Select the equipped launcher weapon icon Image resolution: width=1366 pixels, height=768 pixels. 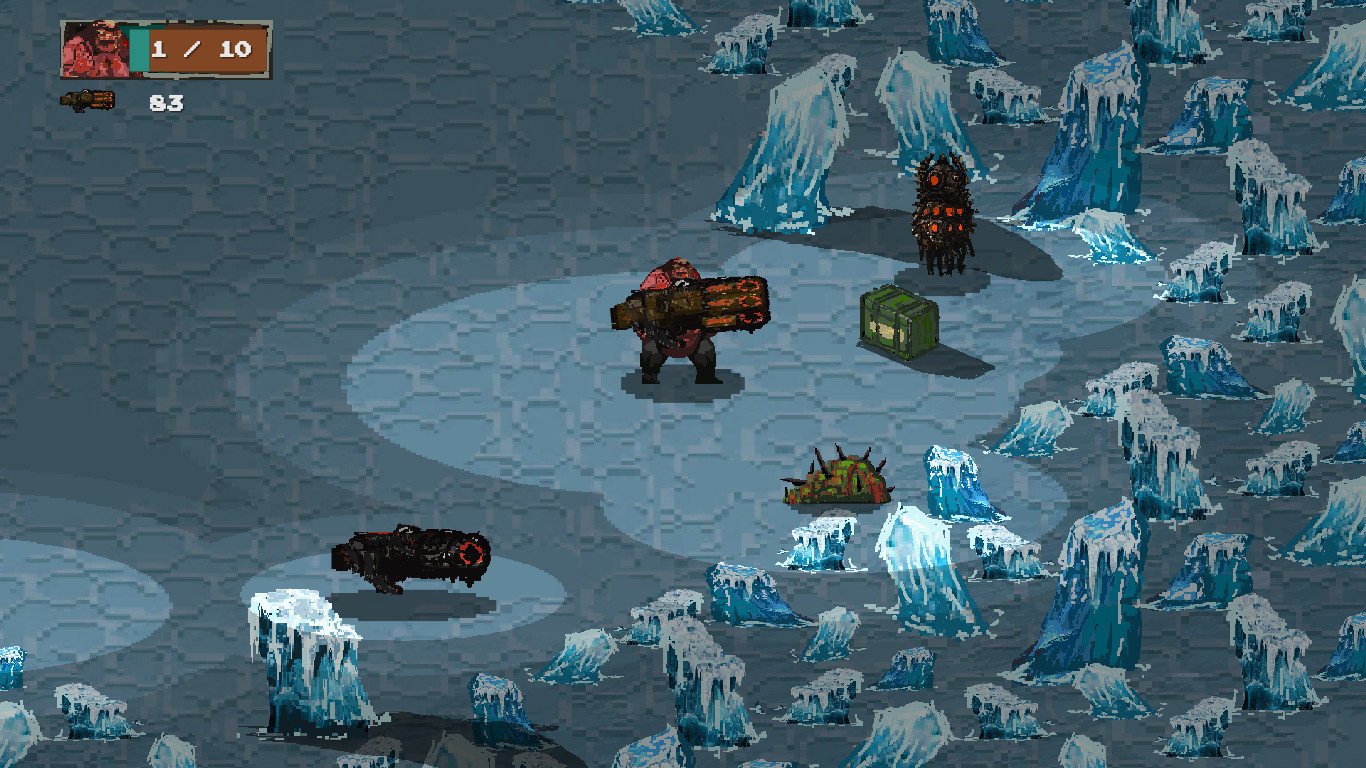coord(87,100)
